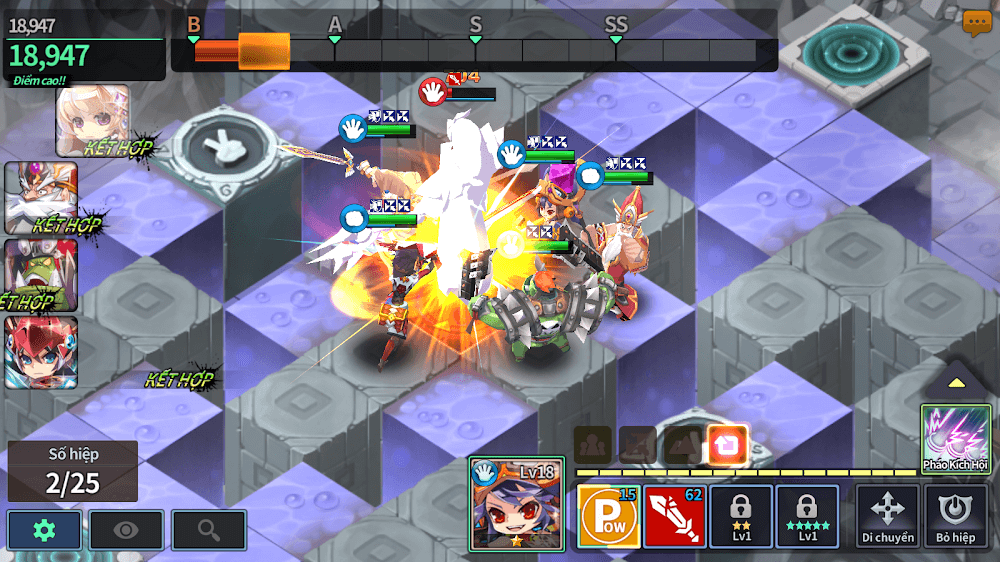This screenshot has height=562, width=1000.
Task: Select the blonde girl hero portrait
Action: [x=93, y=120]
